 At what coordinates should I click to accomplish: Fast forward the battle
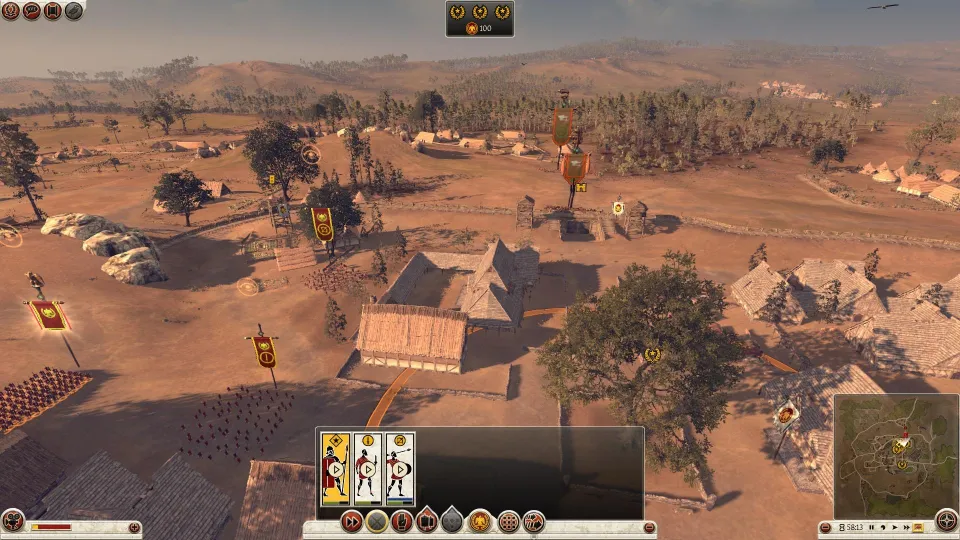pyautogui.click(x=907, y=527)
